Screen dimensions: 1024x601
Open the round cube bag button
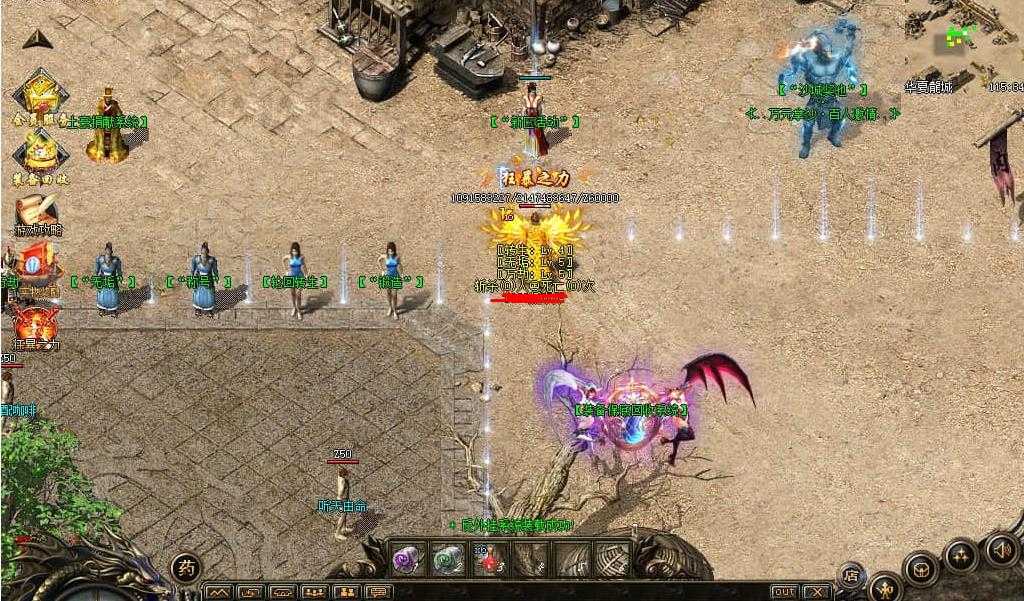point(919,569)
